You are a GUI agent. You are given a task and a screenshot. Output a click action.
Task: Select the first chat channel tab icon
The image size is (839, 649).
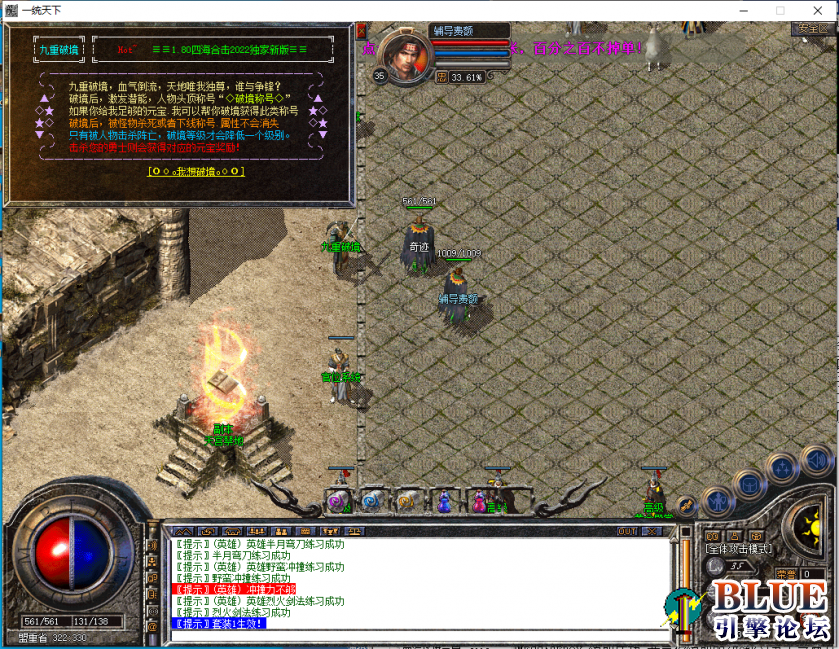point(183,531)
